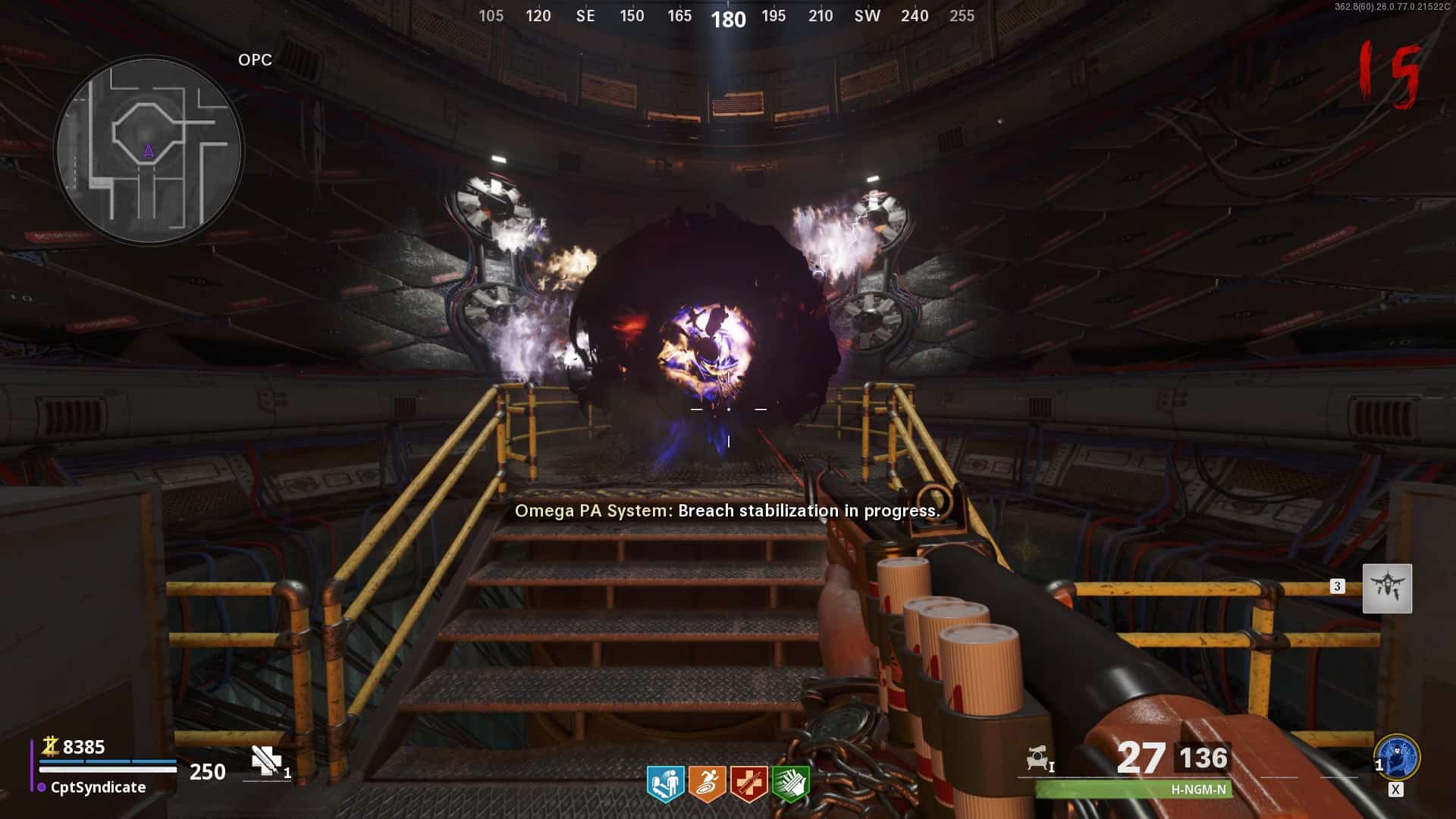Select the blue Quick Revive perk icon
This screenshot has width=1456, height=819.
pos(665,783)
